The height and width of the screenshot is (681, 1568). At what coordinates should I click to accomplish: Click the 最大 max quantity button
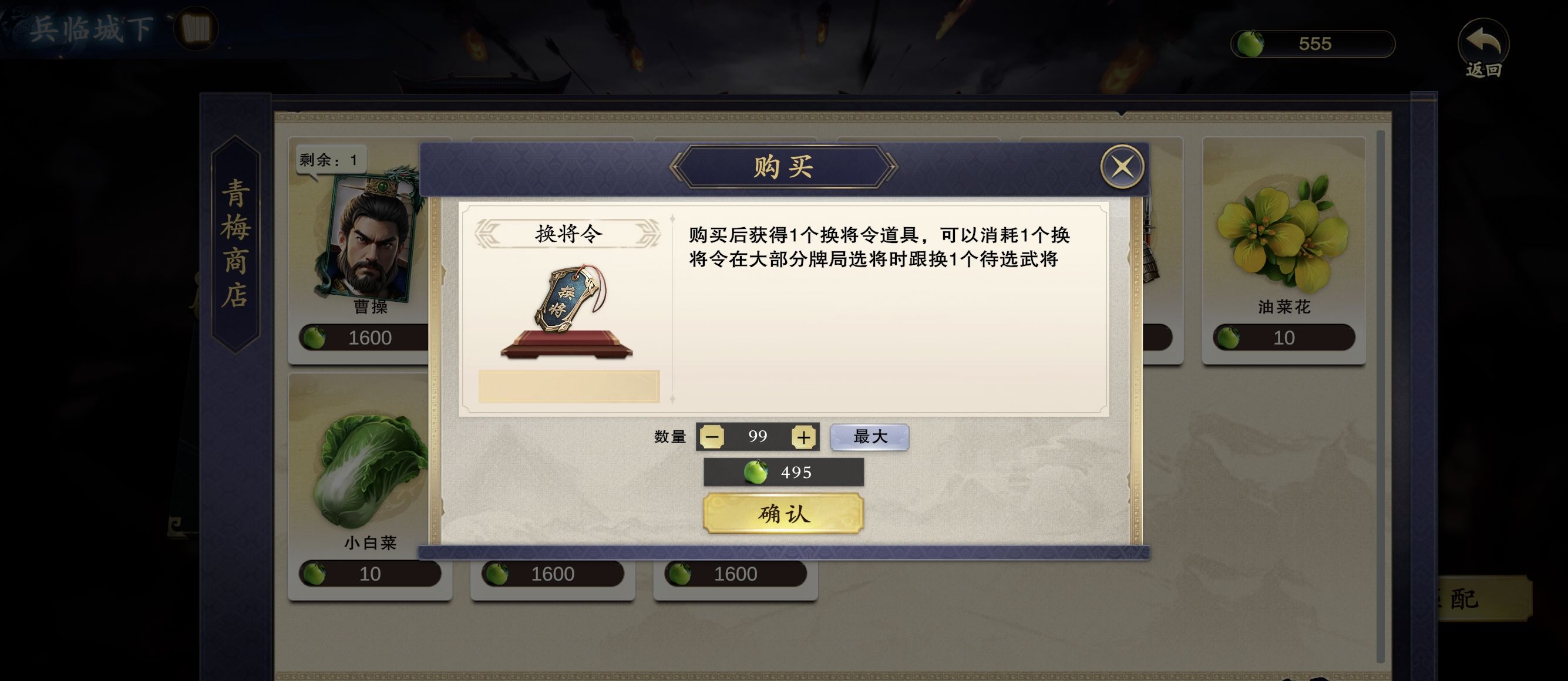coord(869,436)
